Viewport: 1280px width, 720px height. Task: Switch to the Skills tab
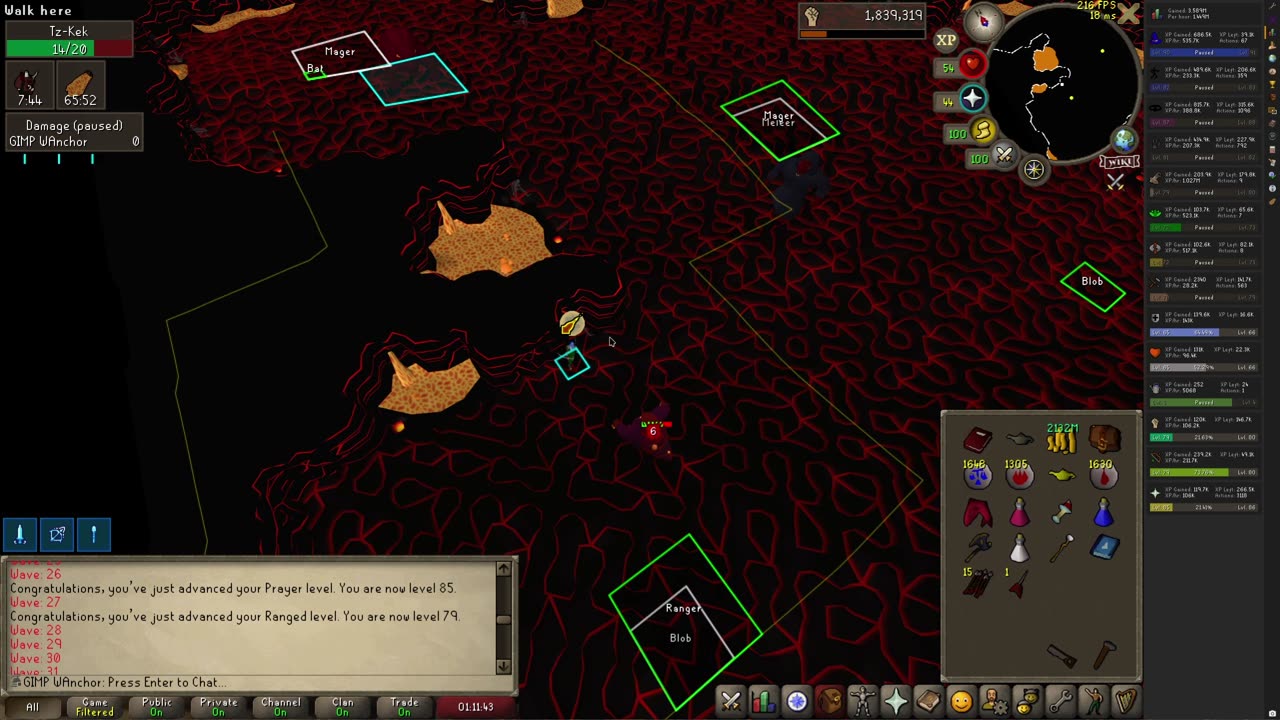pyautogui.click(x=763, y=701)
